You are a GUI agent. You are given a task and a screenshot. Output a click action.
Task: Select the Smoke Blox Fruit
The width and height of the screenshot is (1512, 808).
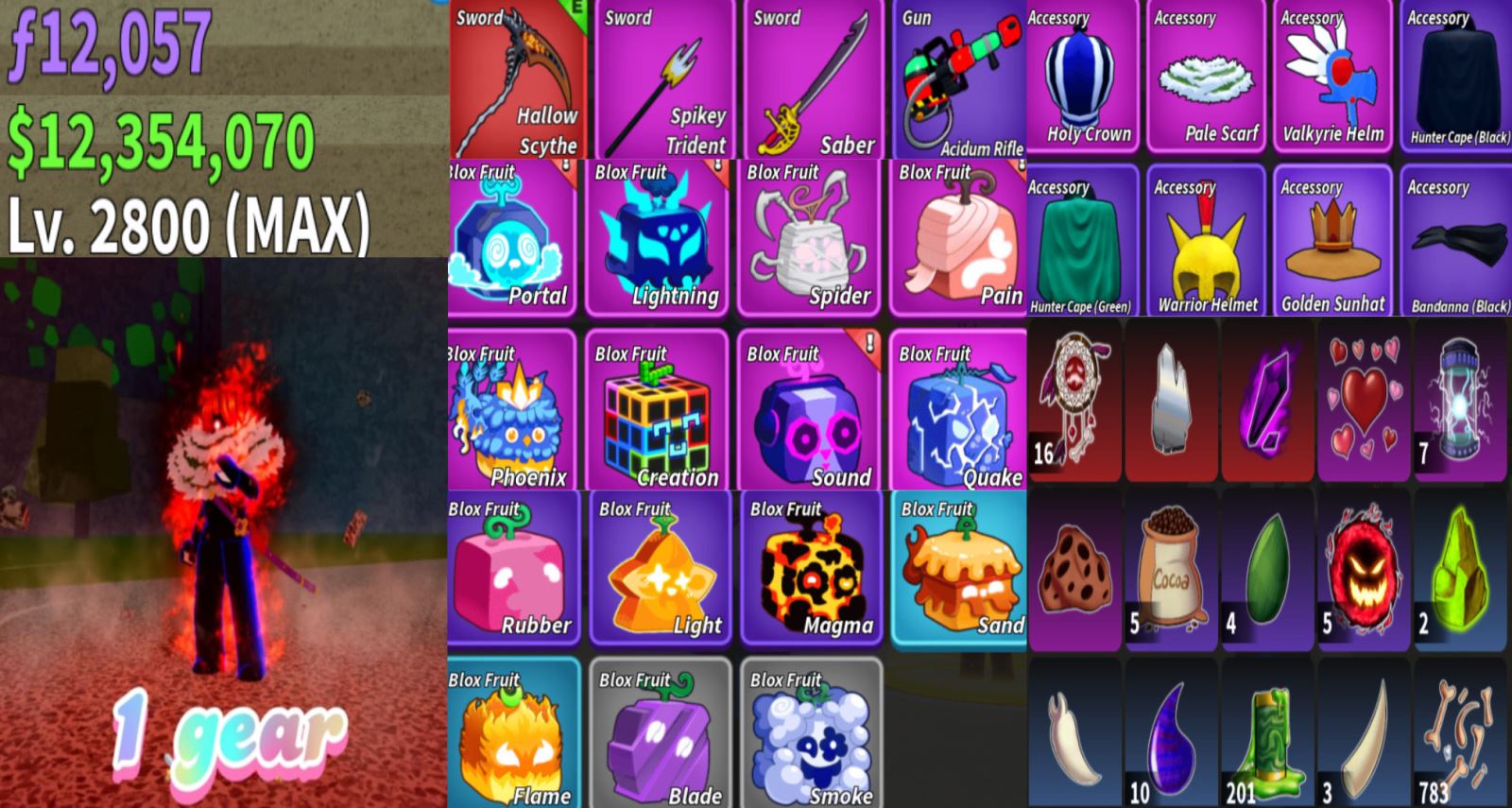[812, 734]
